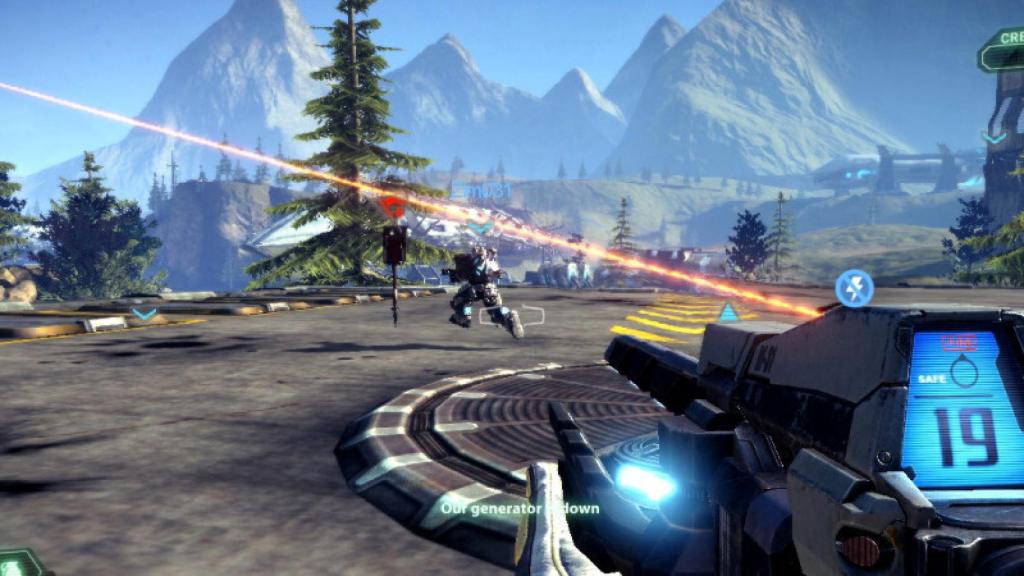This screenshot has width=1024, height=576.
Task: Click the blue generator lightning bolt icon
Action: [854, 288]
